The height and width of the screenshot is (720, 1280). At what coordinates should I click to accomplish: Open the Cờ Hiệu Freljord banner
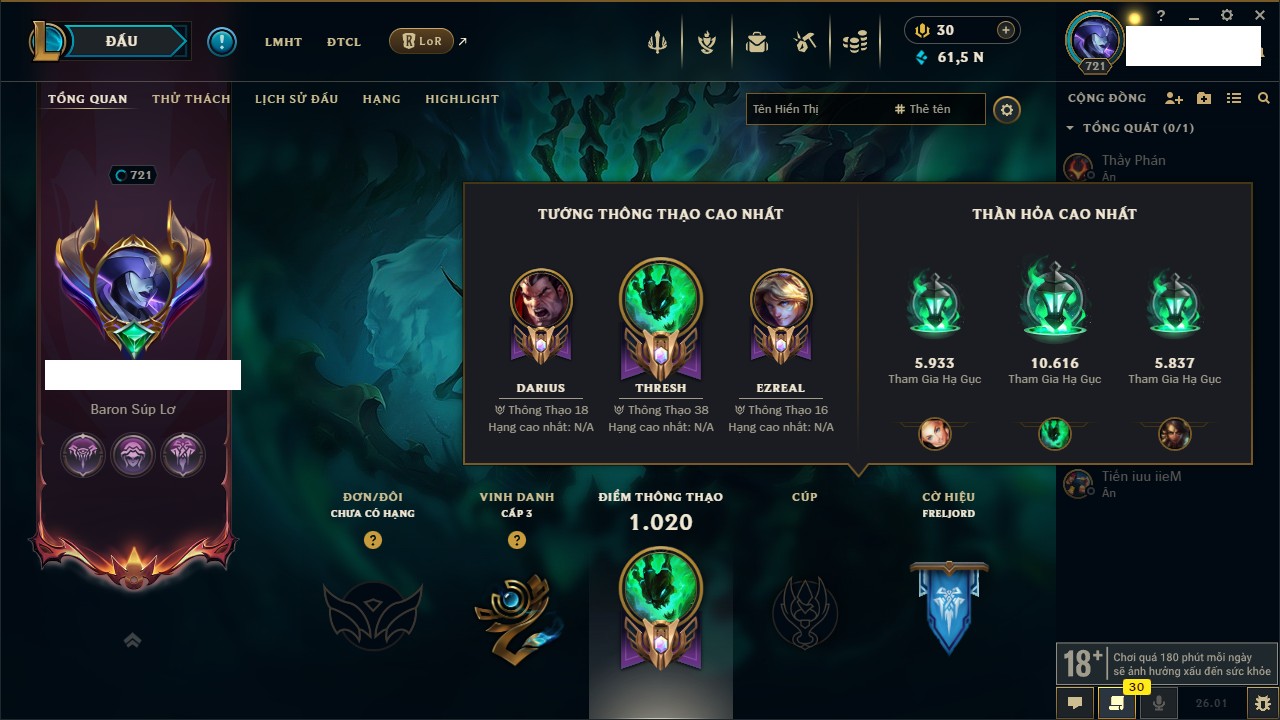(x=948, y=605)
